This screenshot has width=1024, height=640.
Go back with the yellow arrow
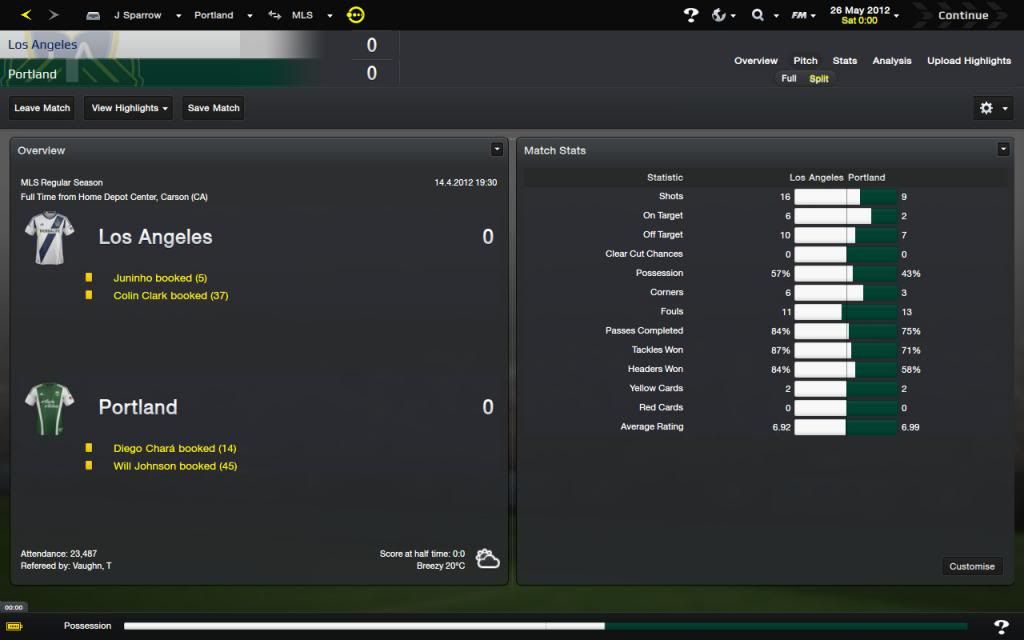26,15
